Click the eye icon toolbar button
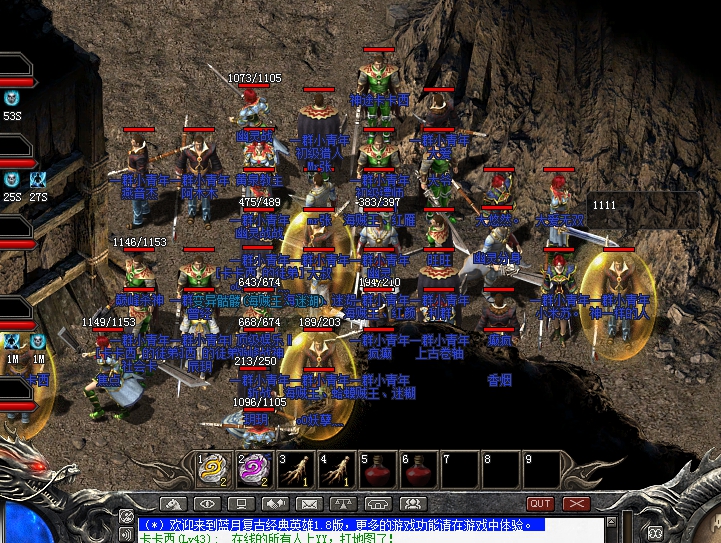The height and width of the screenshot is (543, 721). [x=207, y=504]
